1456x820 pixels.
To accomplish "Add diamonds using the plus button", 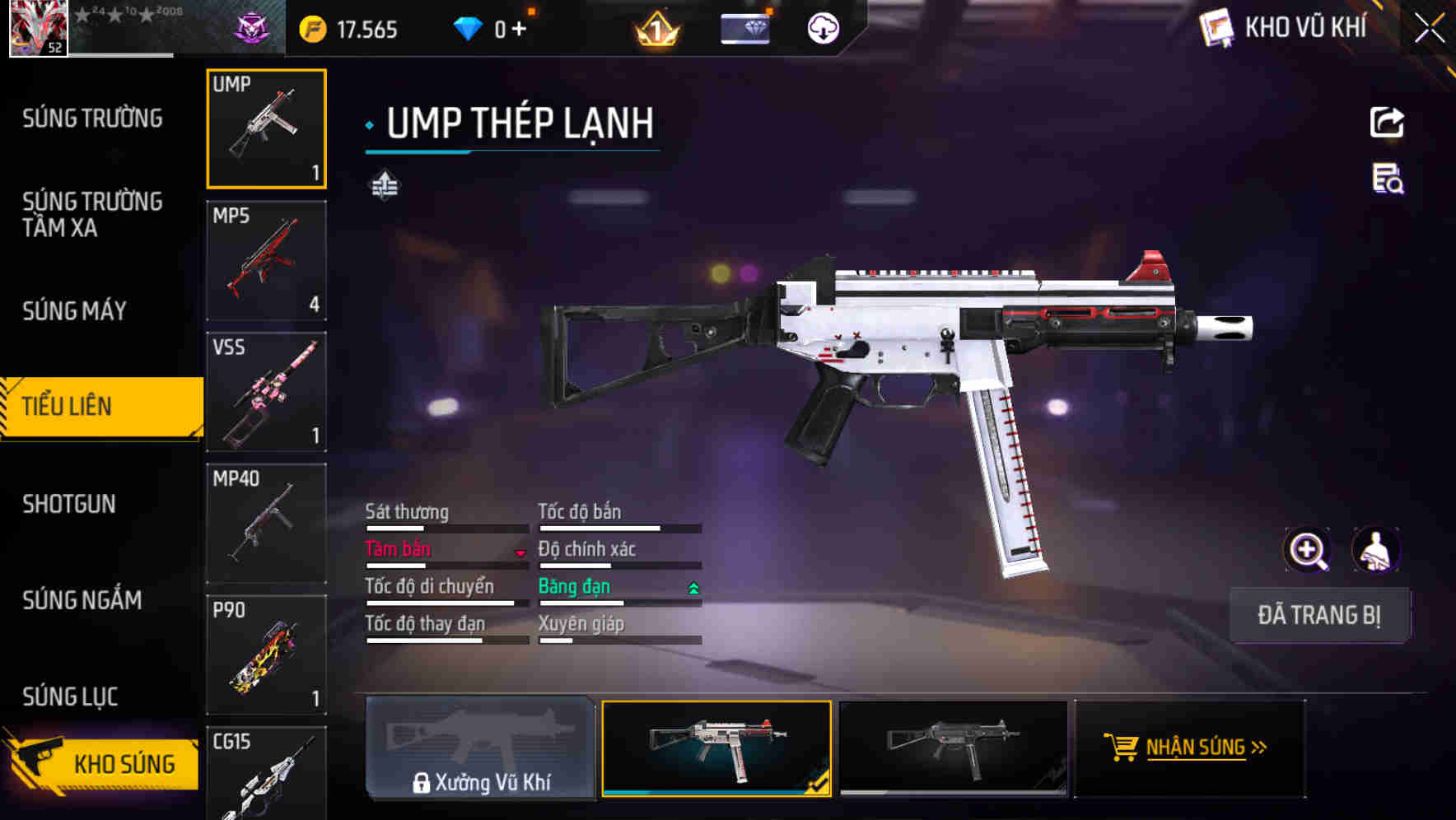I will pos(519,30).
